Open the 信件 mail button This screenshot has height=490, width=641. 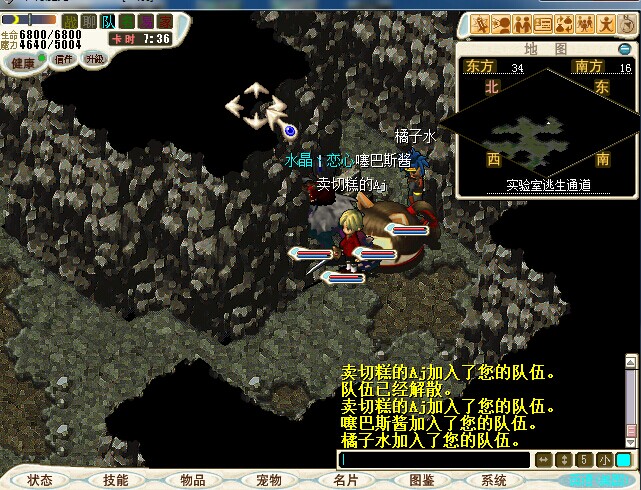tap(65, 60)
